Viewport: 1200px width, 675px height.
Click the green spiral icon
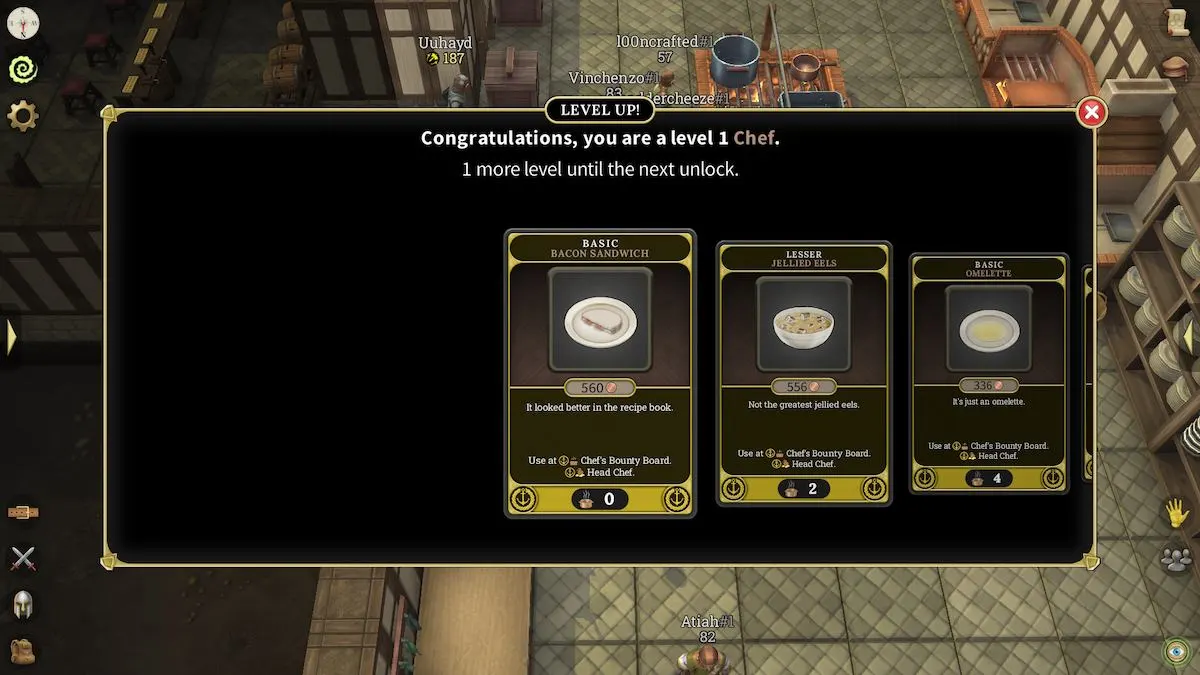[x=22, y=69]
